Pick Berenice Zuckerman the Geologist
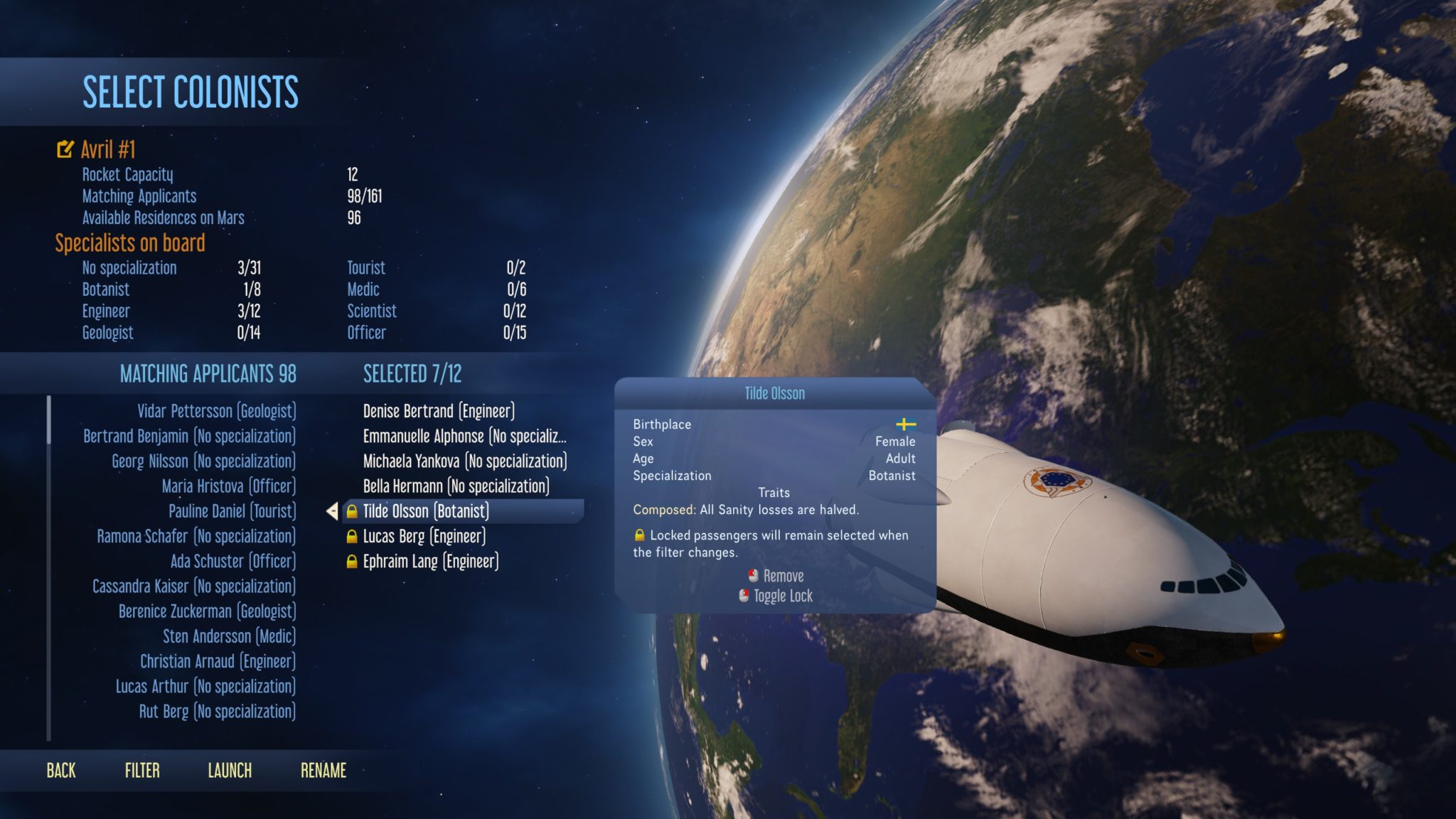The image size is (1456, 819). click(207, 611)
